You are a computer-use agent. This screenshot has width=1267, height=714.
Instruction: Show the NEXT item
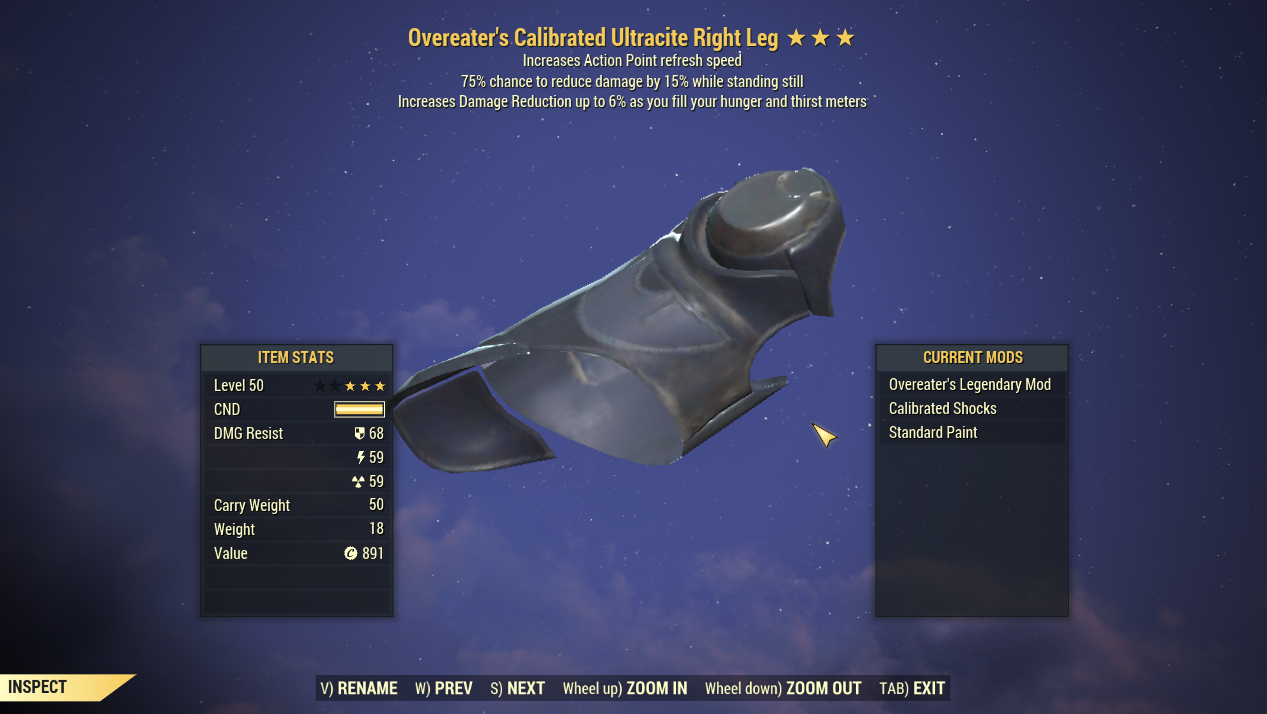click(x=517, y=688)
